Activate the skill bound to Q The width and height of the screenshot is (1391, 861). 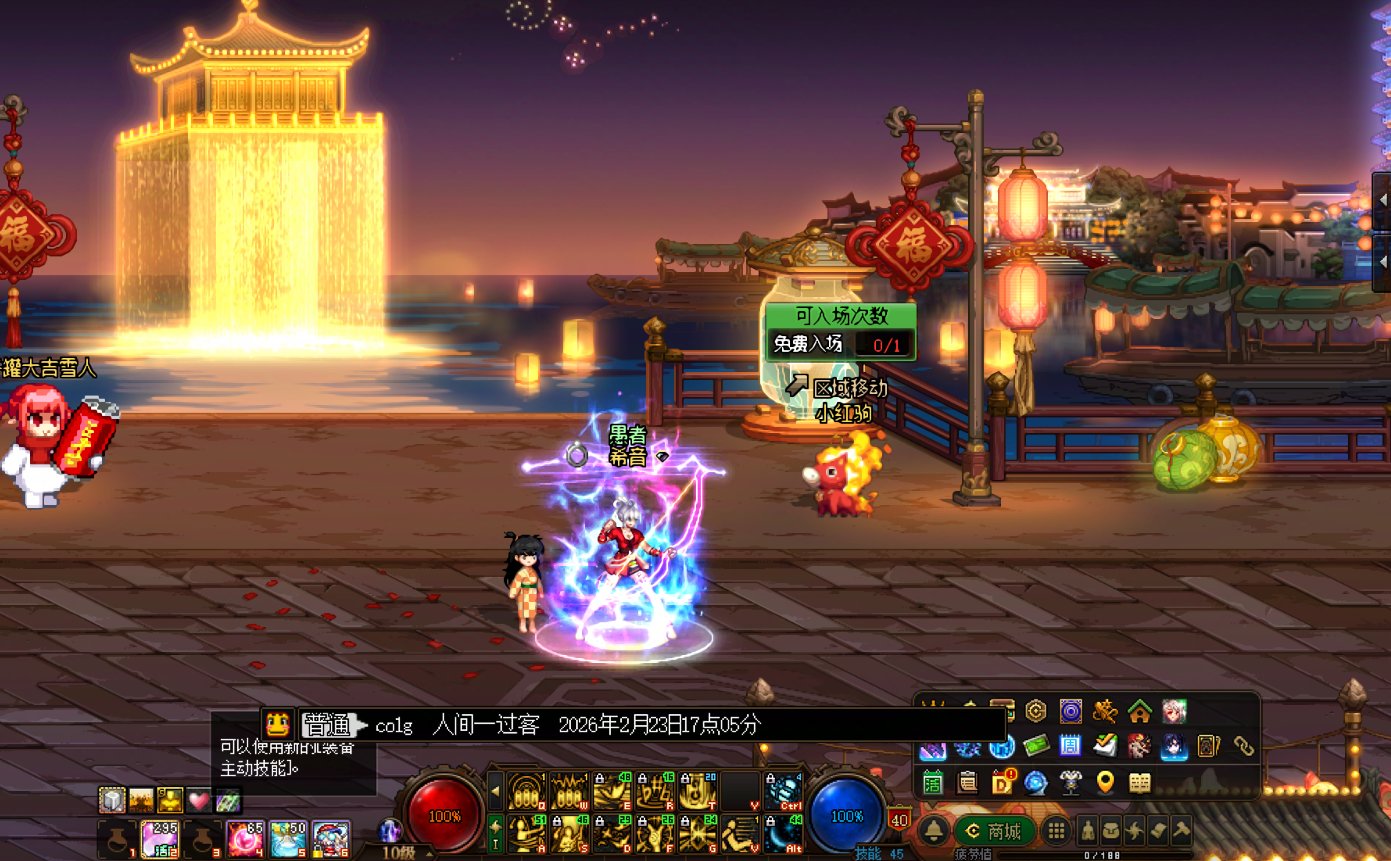tap(525, 791)
